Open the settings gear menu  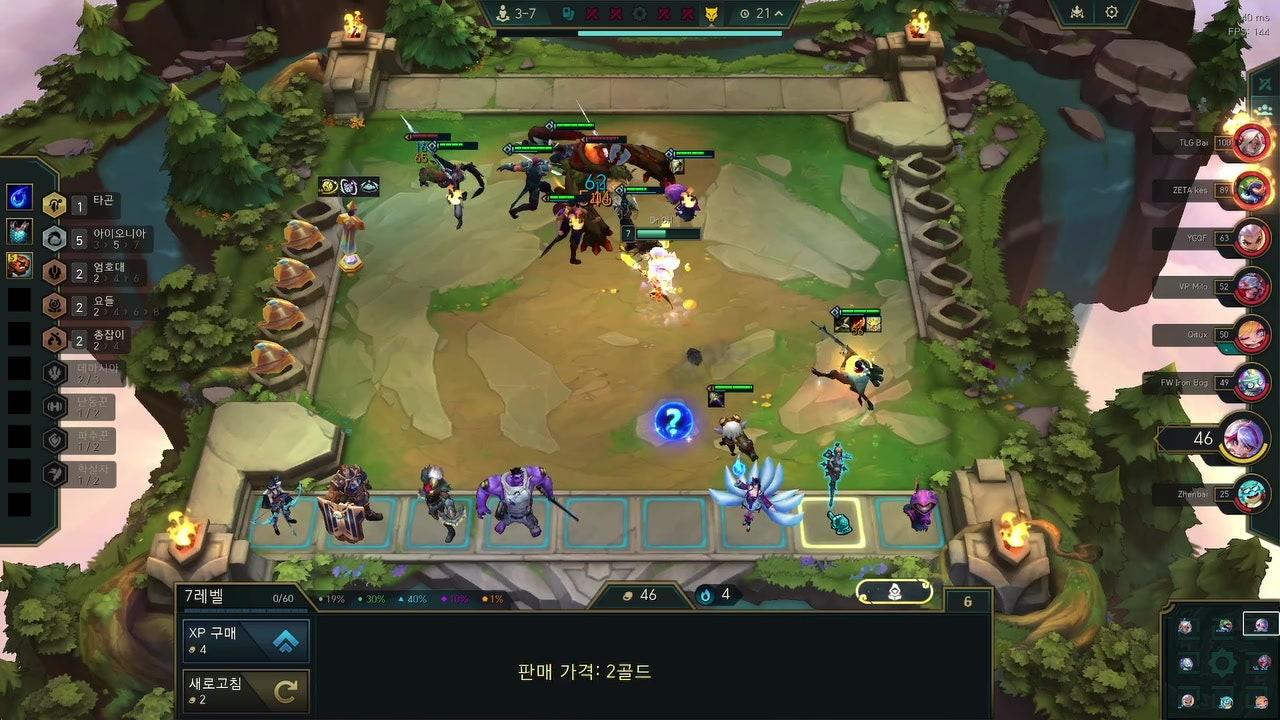(x=1110, y=11)
